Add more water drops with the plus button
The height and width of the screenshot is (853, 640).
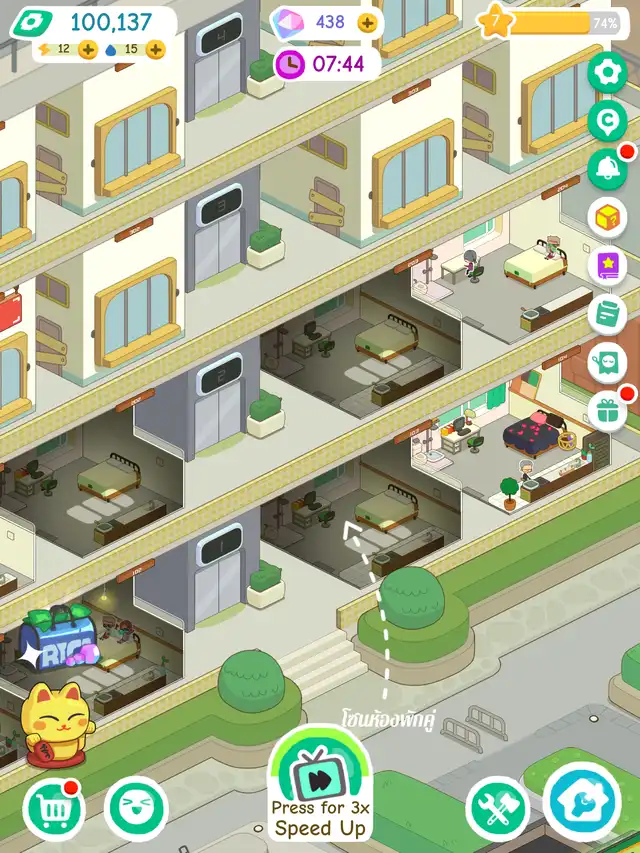point(155,49)
